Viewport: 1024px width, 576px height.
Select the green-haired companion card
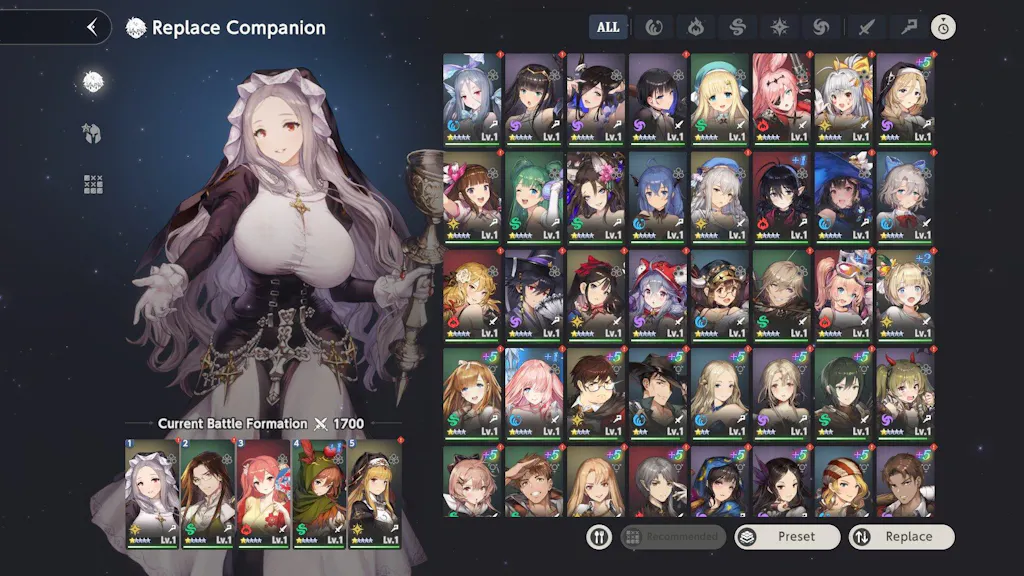534,196
